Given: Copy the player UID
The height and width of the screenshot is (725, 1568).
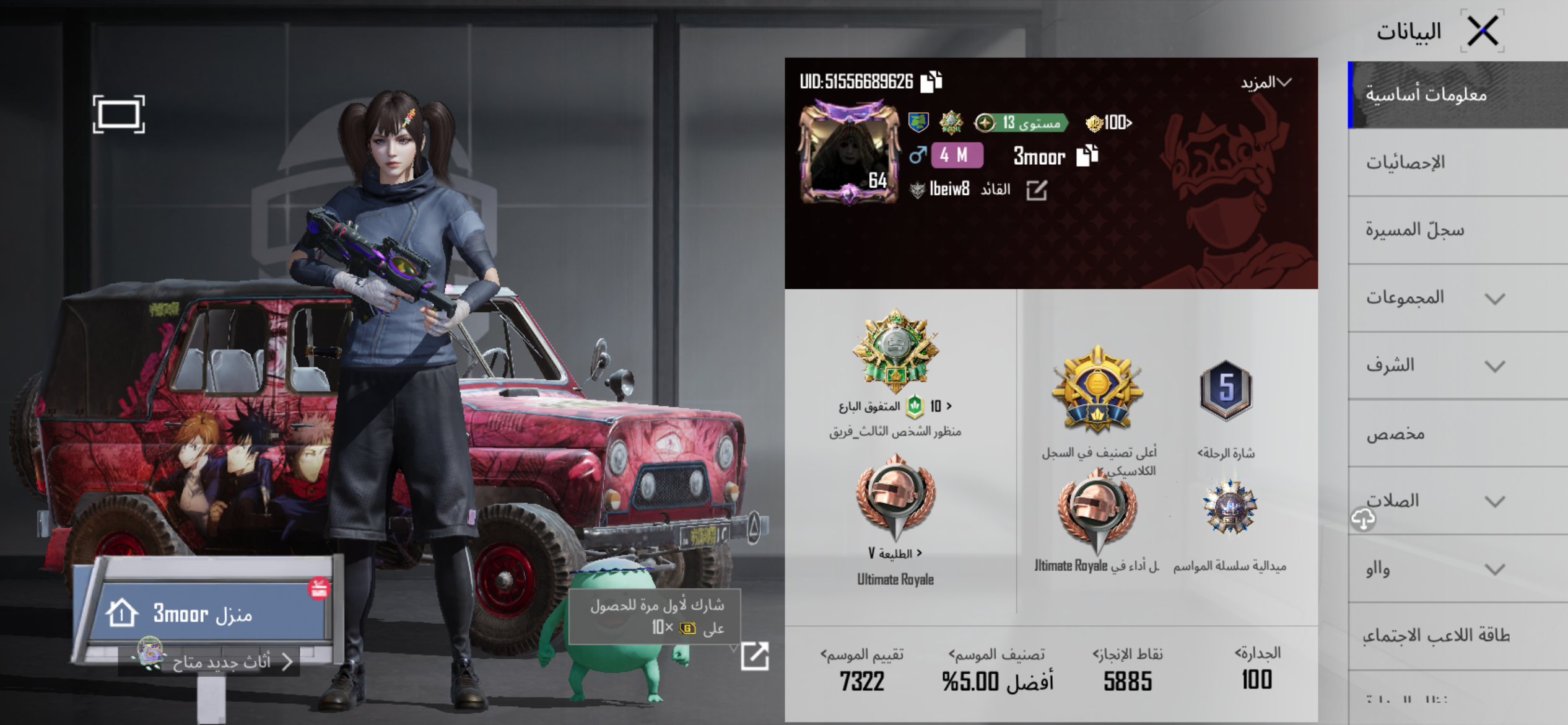Looking at the screenshot, I should 931,82.
